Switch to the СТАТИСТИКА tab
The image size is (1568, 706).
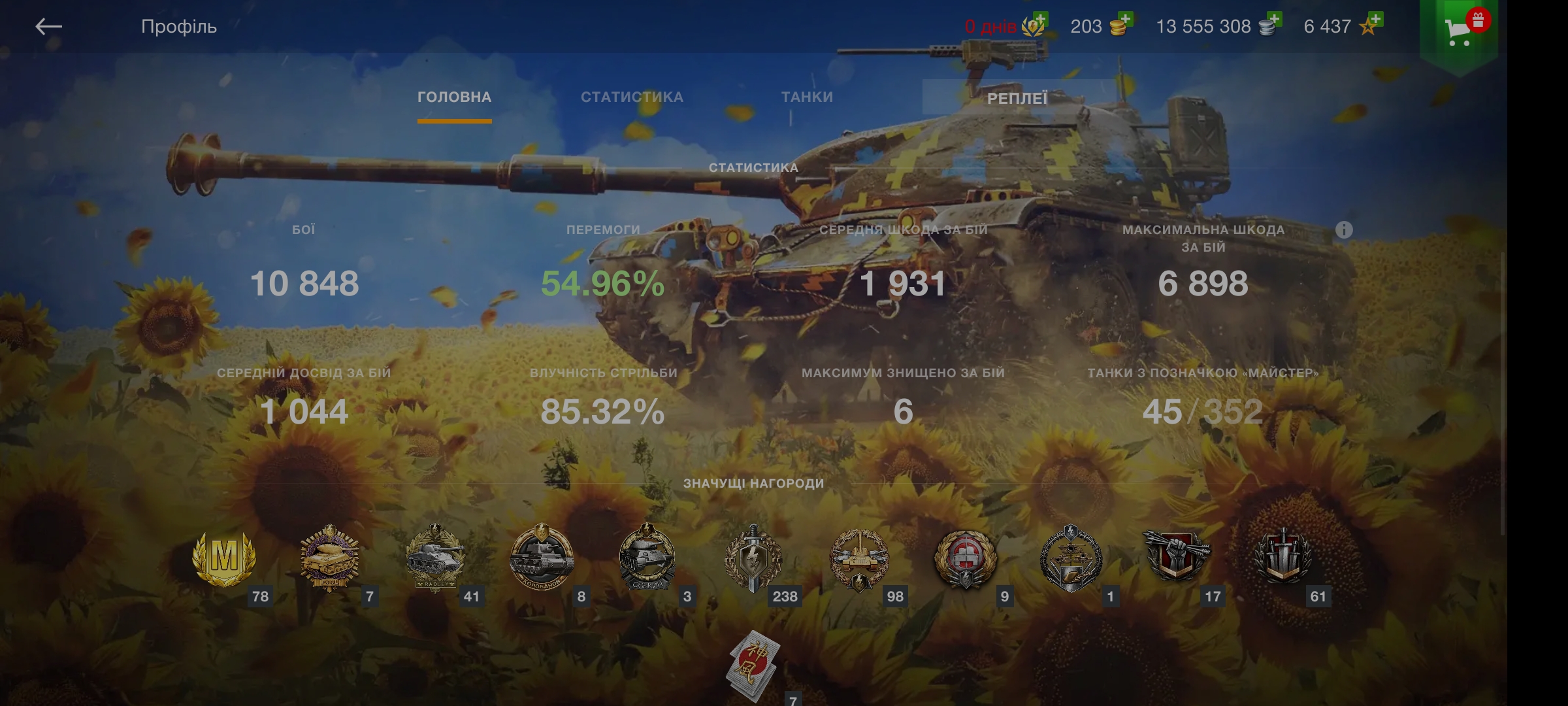point(632,97)
